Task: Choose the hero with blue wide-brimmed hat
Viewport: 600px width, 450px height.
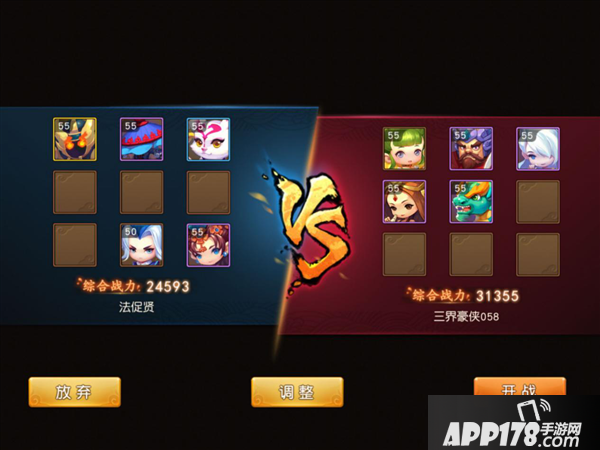Action: (142, 139)
